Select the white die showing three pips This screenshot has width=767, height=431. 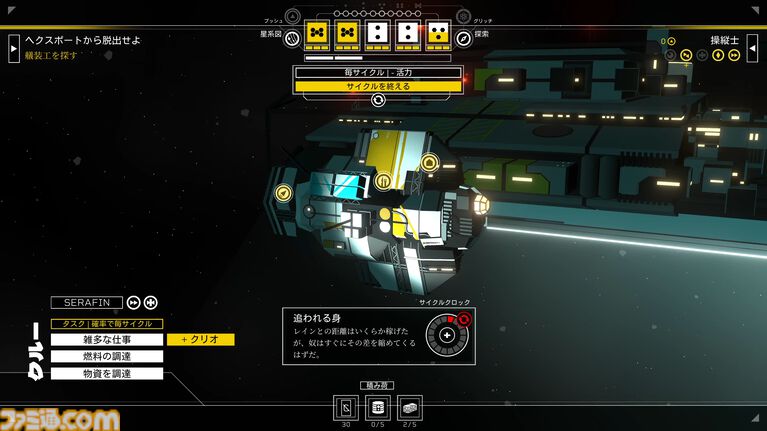coord(408,34)
